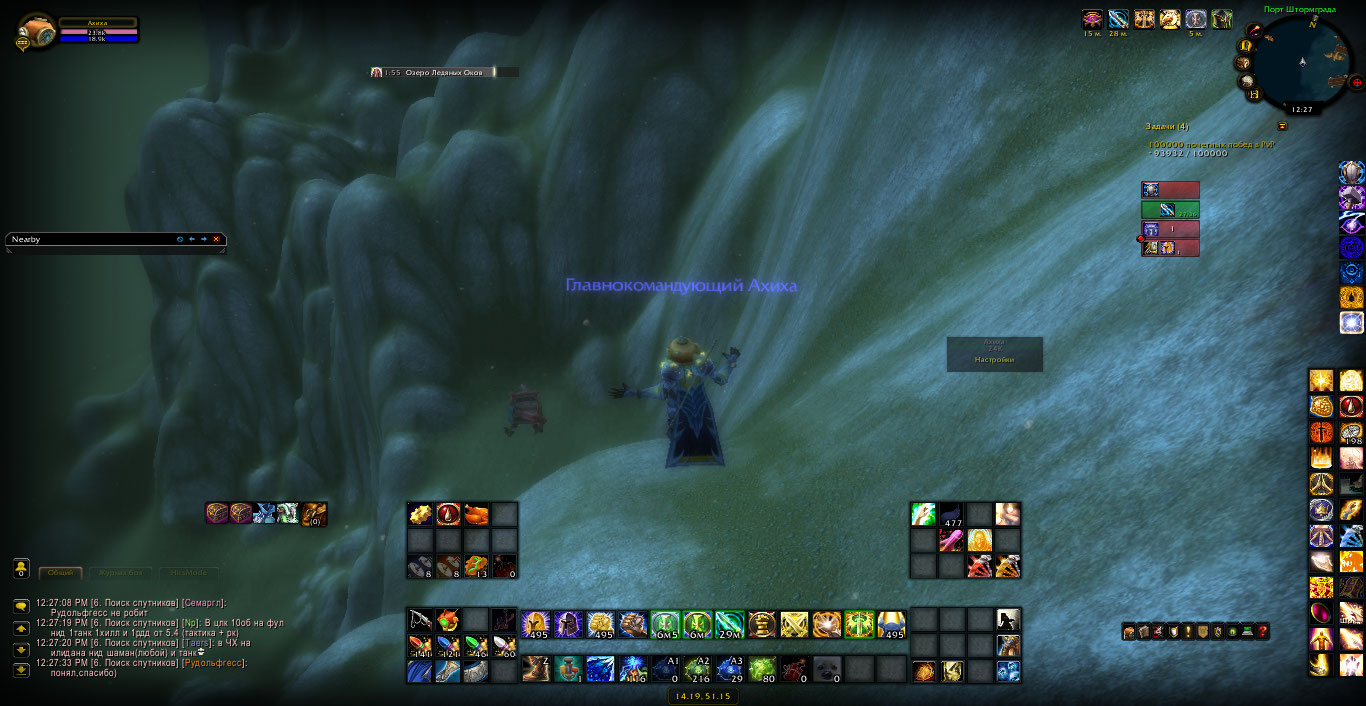1366x706 pixels.
Task: Click the player portrait frame
Action: click(x=38, y=32)
